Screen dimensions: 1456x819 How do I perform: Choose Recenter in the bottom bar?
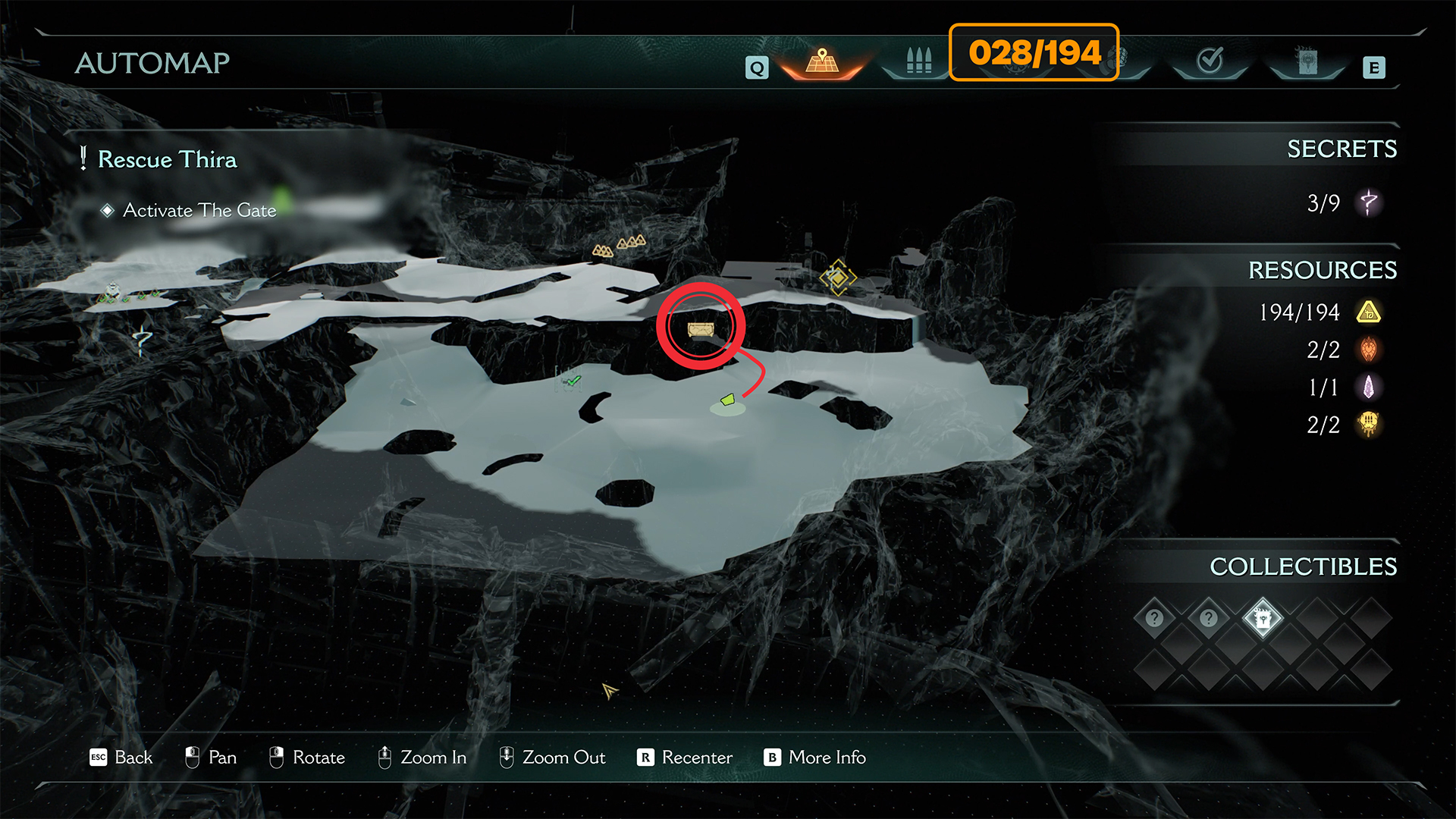[x=696, y=757]
